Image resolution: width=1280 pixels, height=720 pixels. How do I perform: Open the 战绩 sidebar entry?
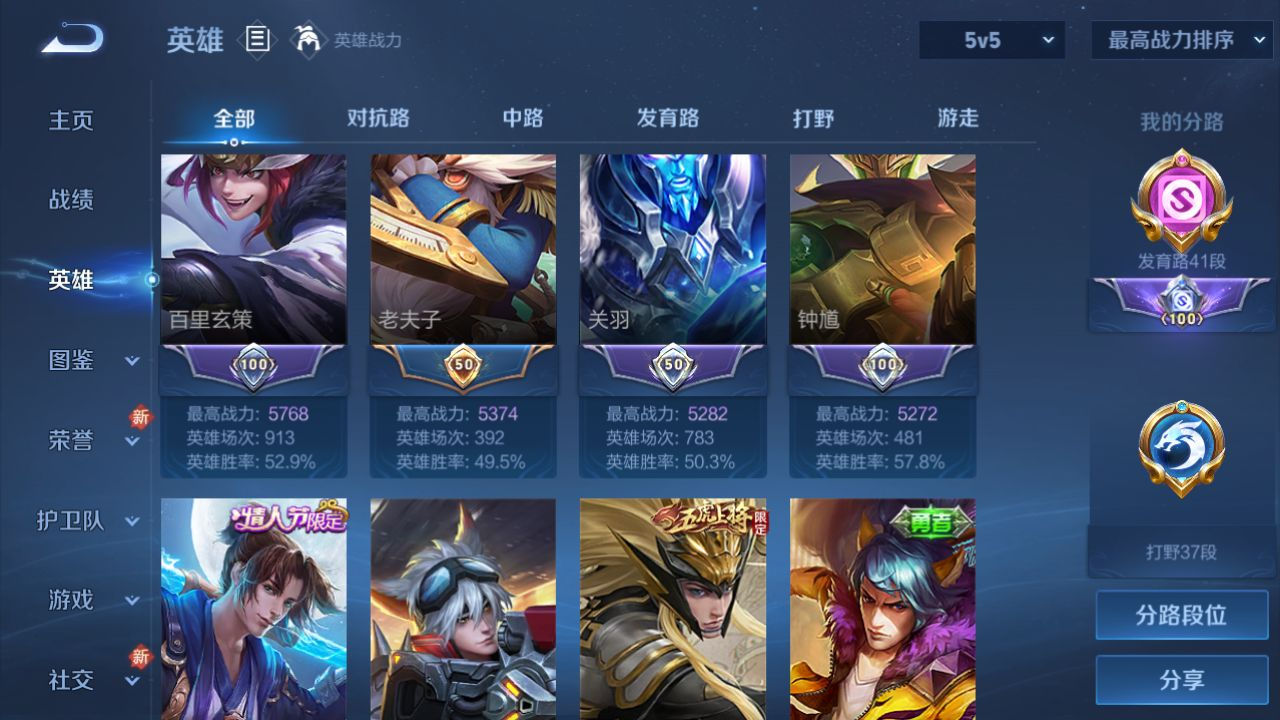(71, 200)
